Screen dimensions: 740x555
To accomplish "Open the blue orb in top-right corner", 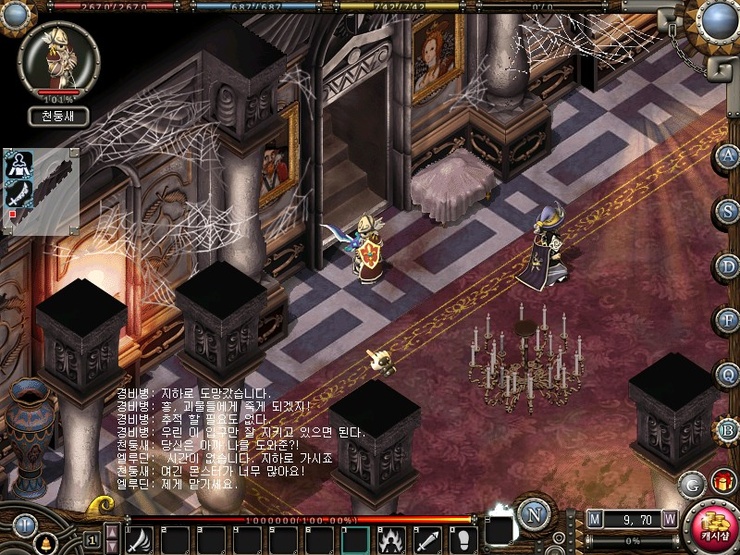I will [x=716, y=19].
